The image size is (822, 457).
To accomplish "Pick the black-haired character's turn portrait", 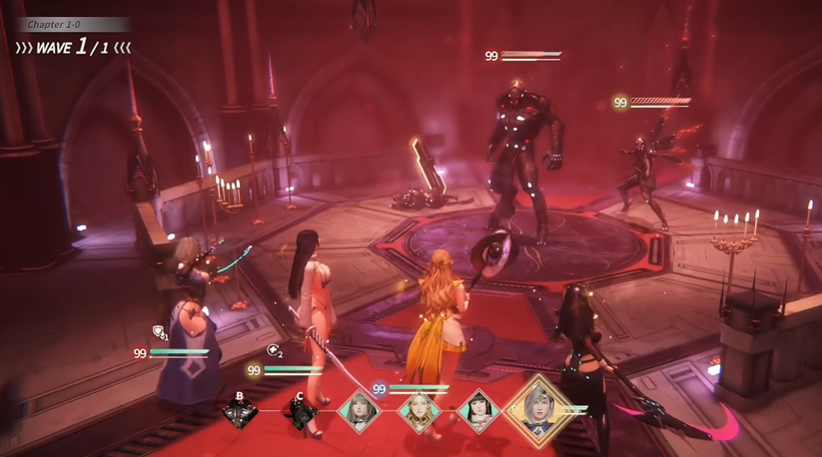I will [478, 410].
